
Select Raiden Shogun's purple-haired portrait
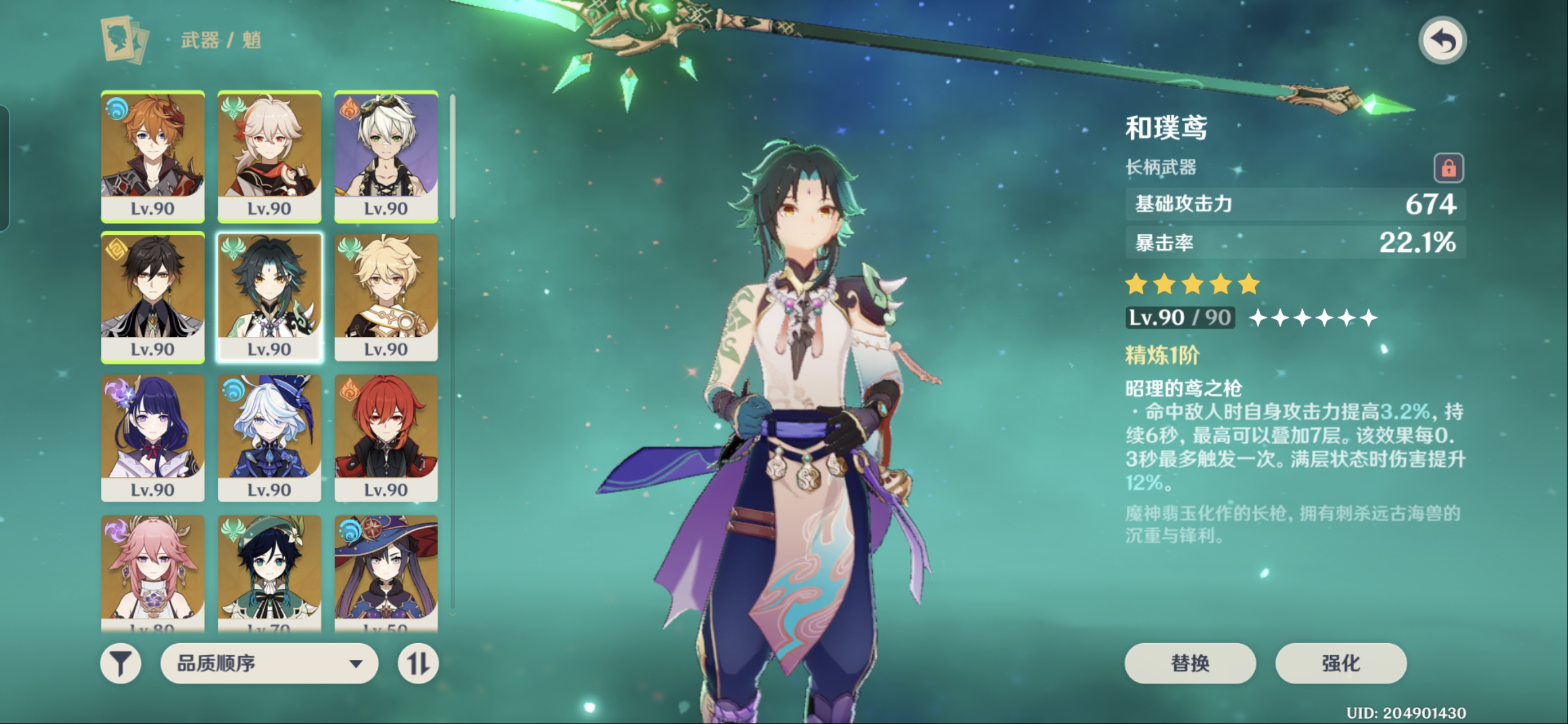click(x=153, y=438)
